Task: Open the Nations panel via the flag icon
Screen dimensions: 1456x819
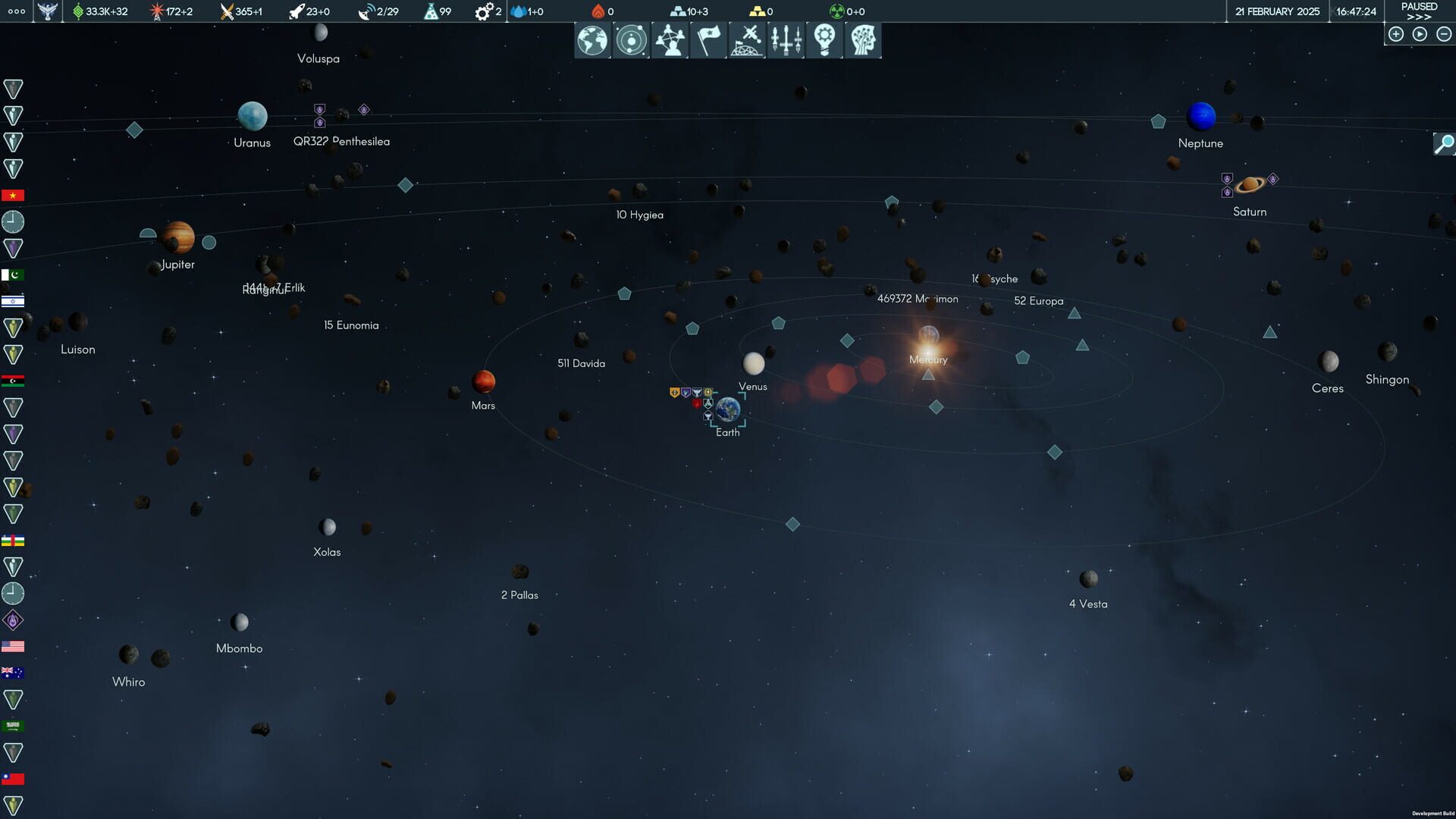Action: 708,40
